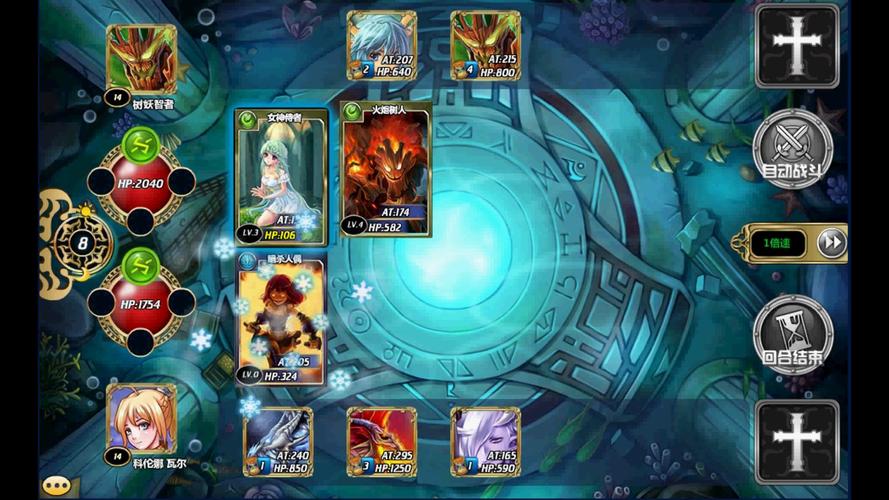Choose the hand card with AT 165, HP 590

[x=486, y=441]
